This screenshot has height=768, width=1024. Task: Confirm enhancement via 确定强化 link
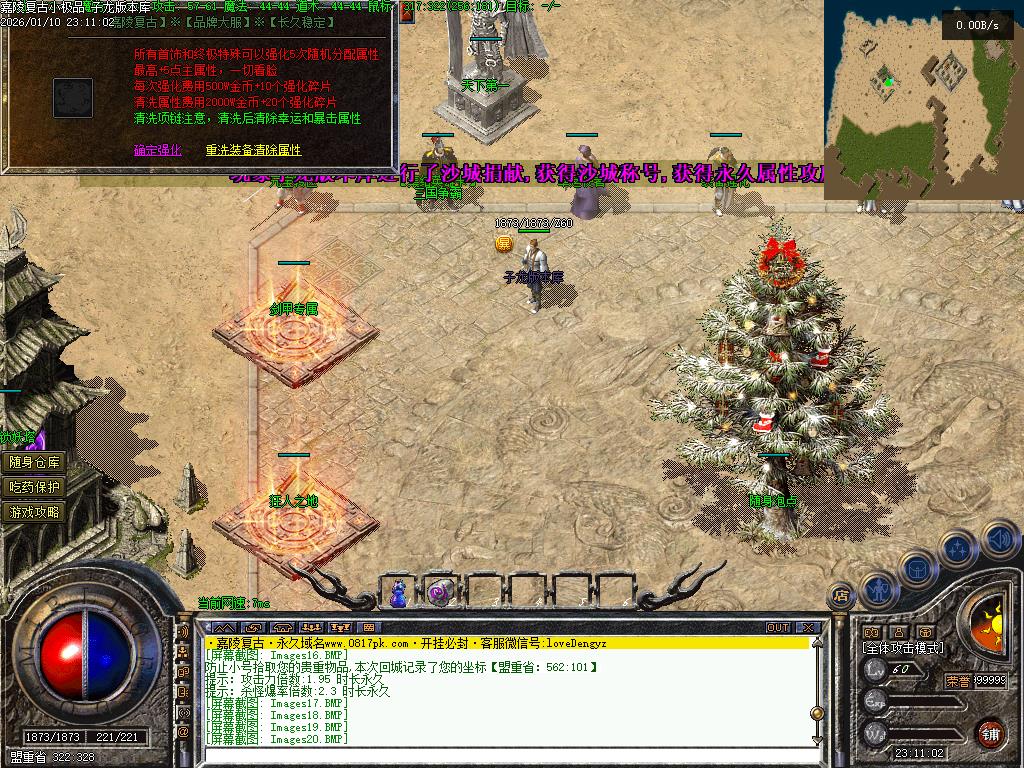[158, 150]
